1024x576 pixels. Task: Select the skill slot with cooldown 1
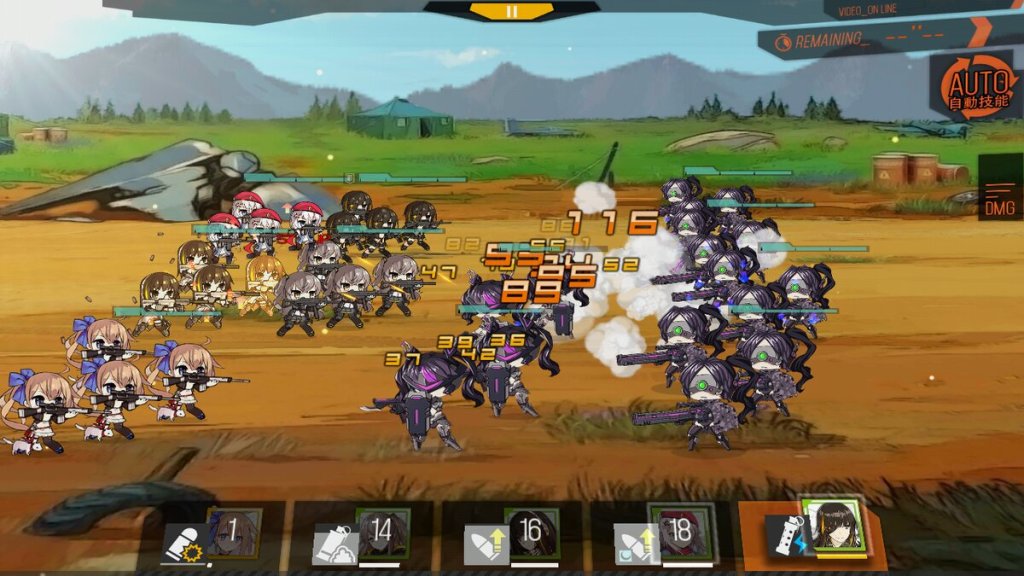(216, 535)
